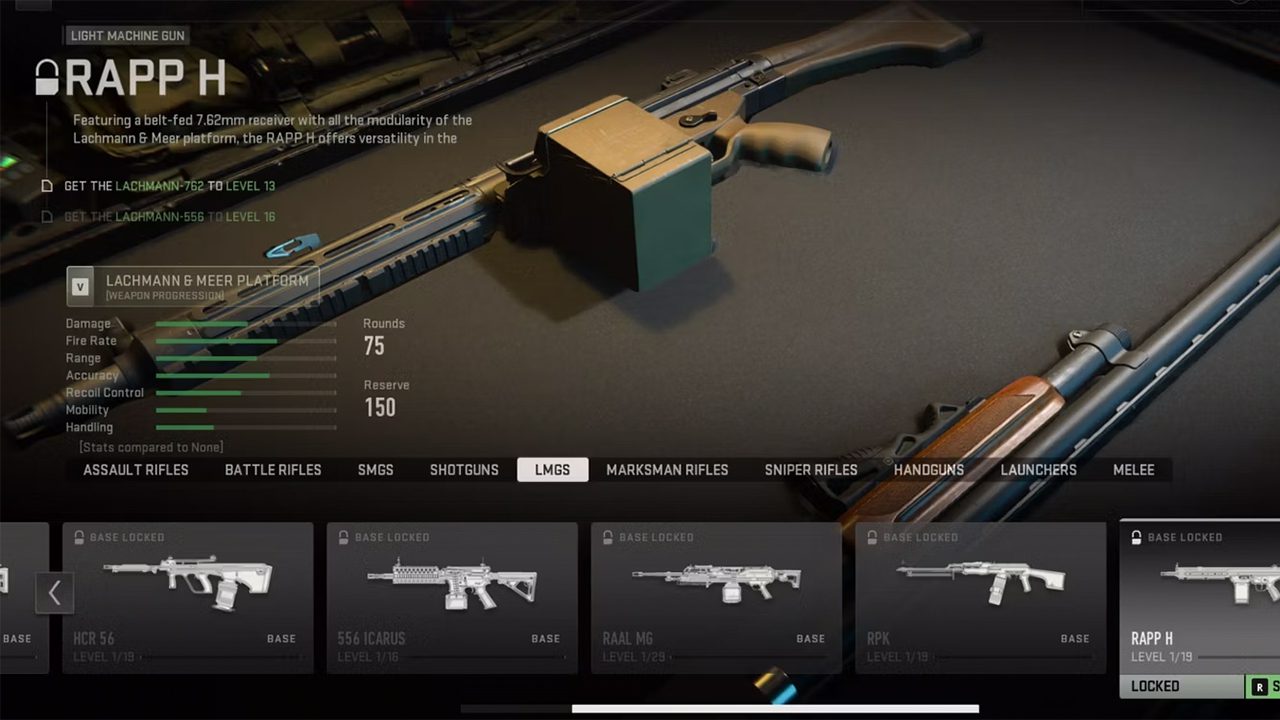Switch to the Assault Rifles tab
The image size is (1280, 720).
pos(136,470)
